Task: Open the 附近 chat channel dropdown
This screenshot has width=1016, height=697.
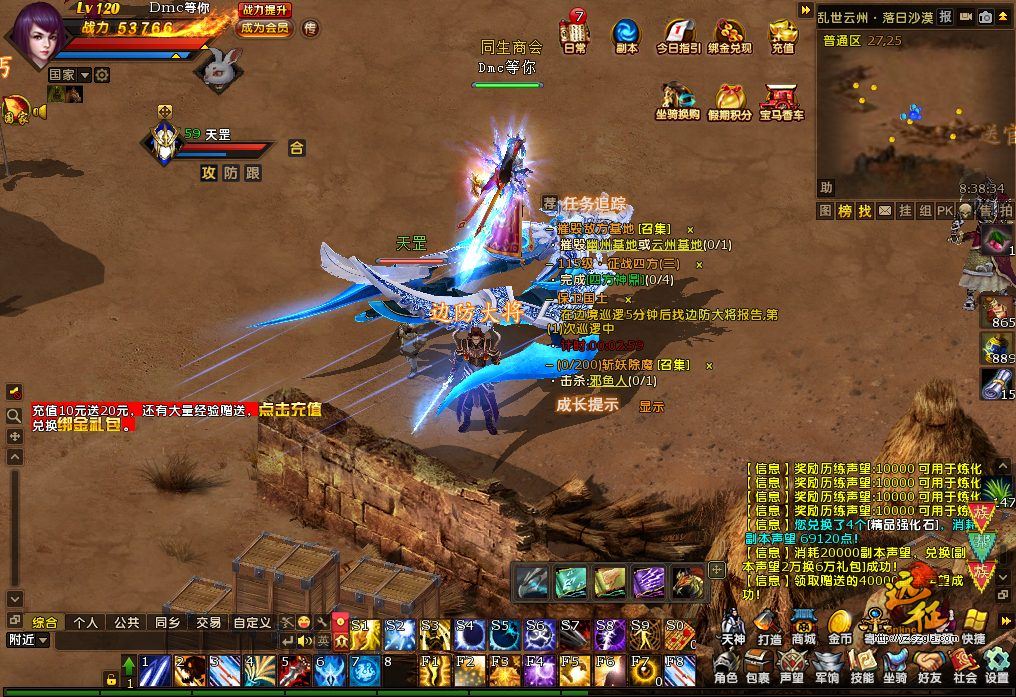Action: (28, 640)
